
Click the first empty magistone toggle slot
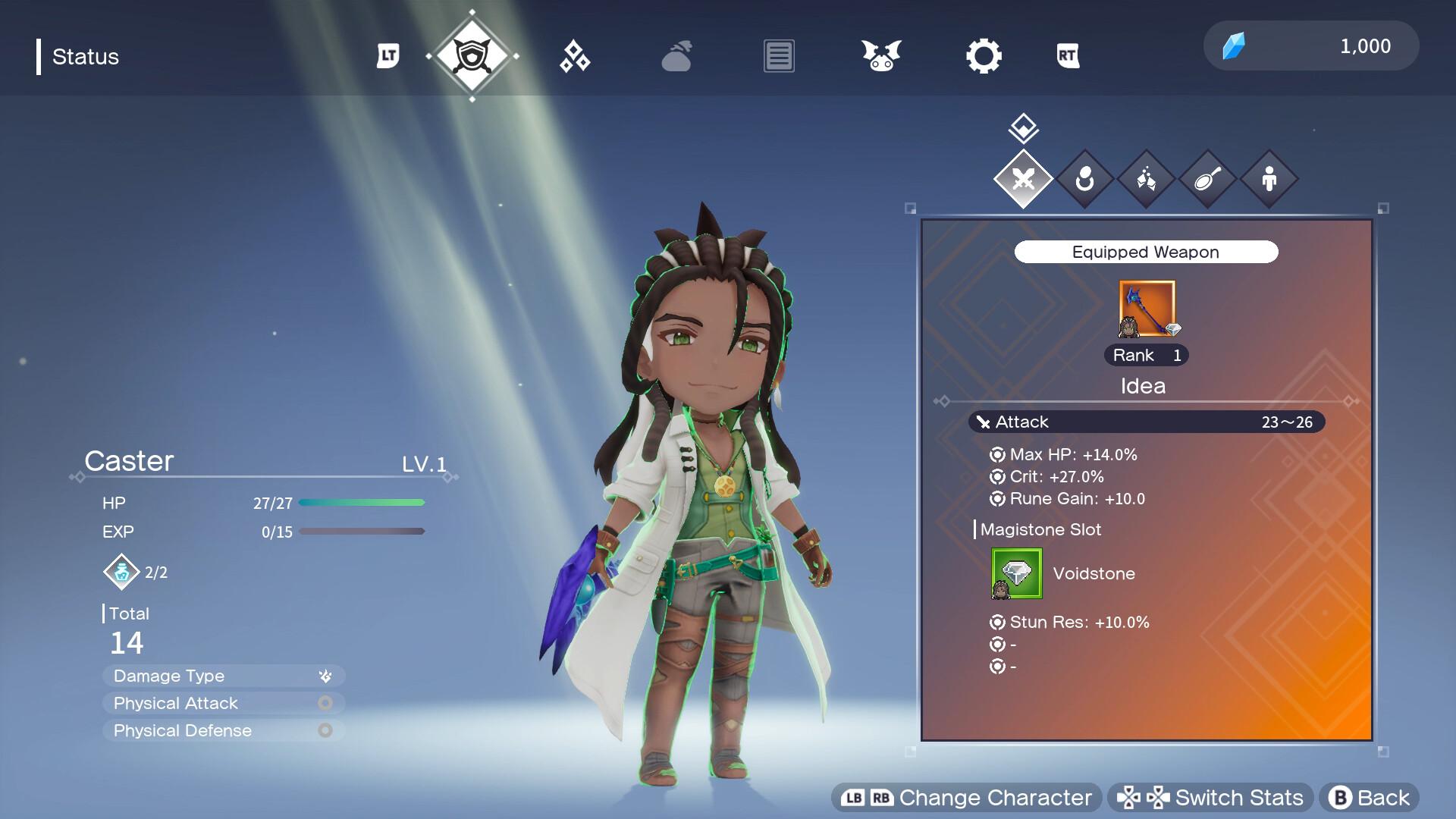click(x=996, y=644)
